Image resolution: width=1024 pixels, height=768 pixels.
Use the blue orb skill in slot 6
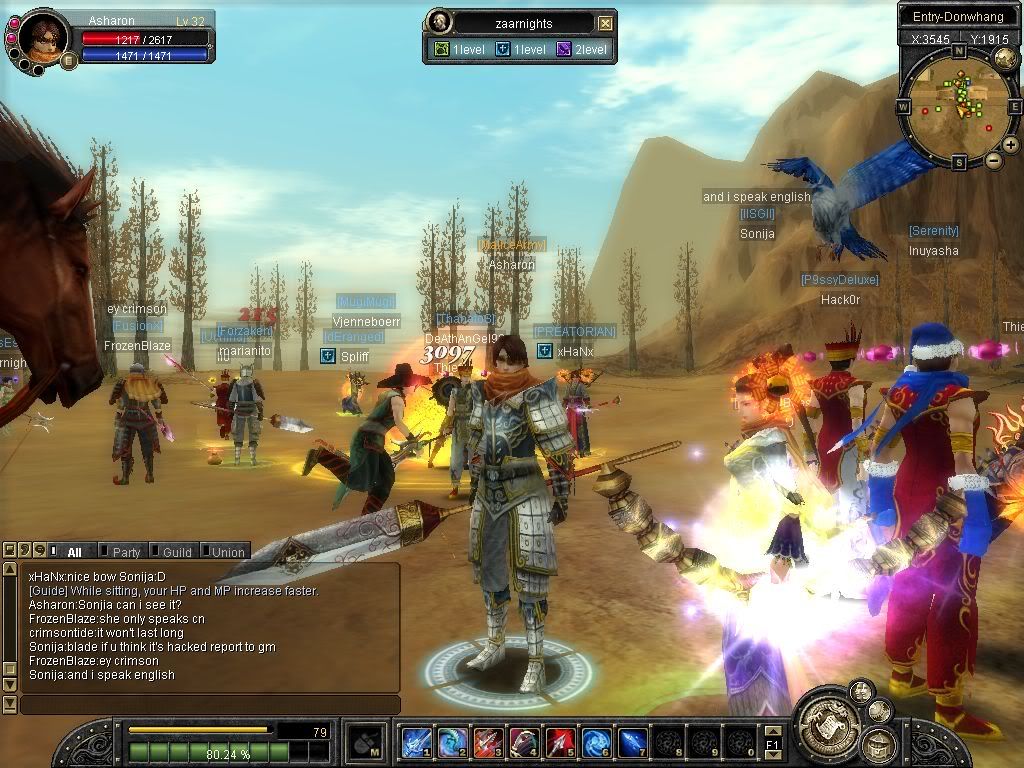click(x=596, y=742)
